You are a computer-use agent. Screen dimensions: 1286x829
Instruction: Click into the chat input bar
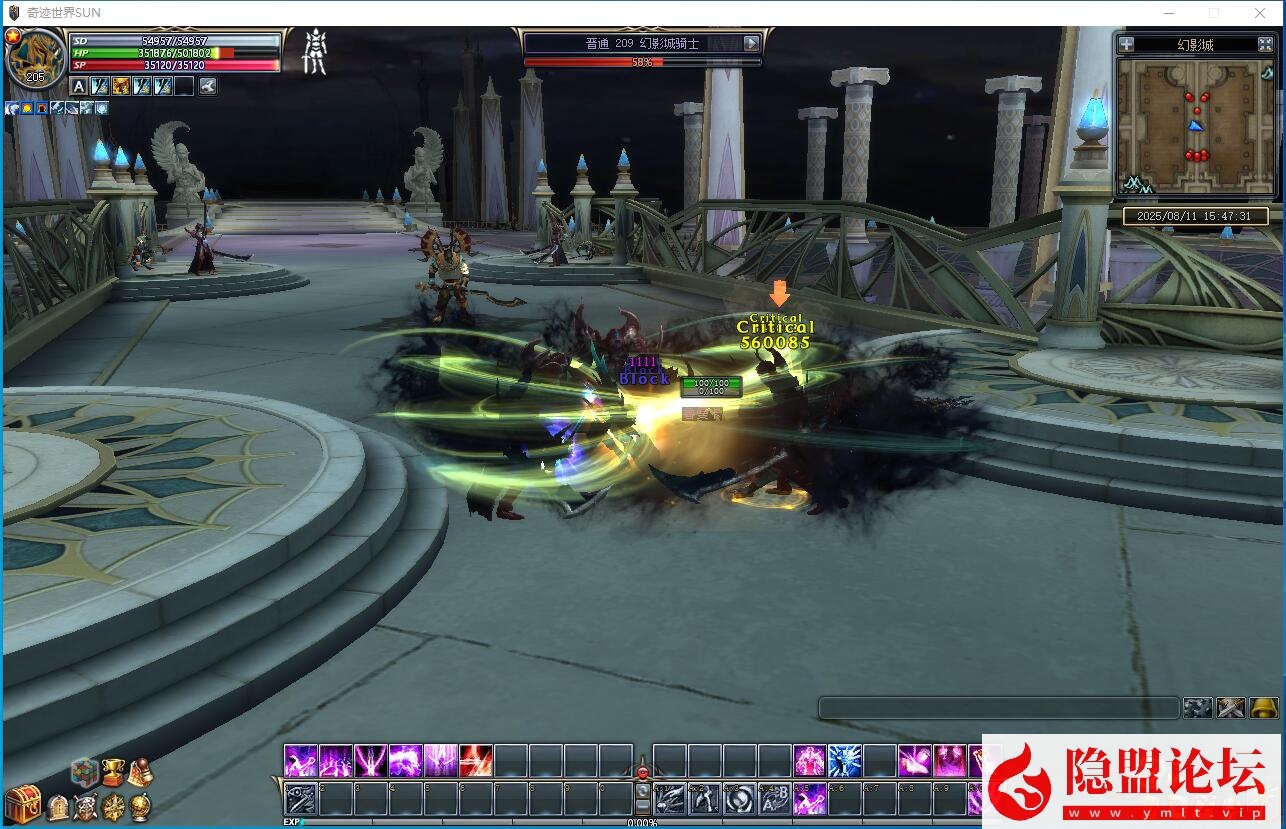pos(998,708)
